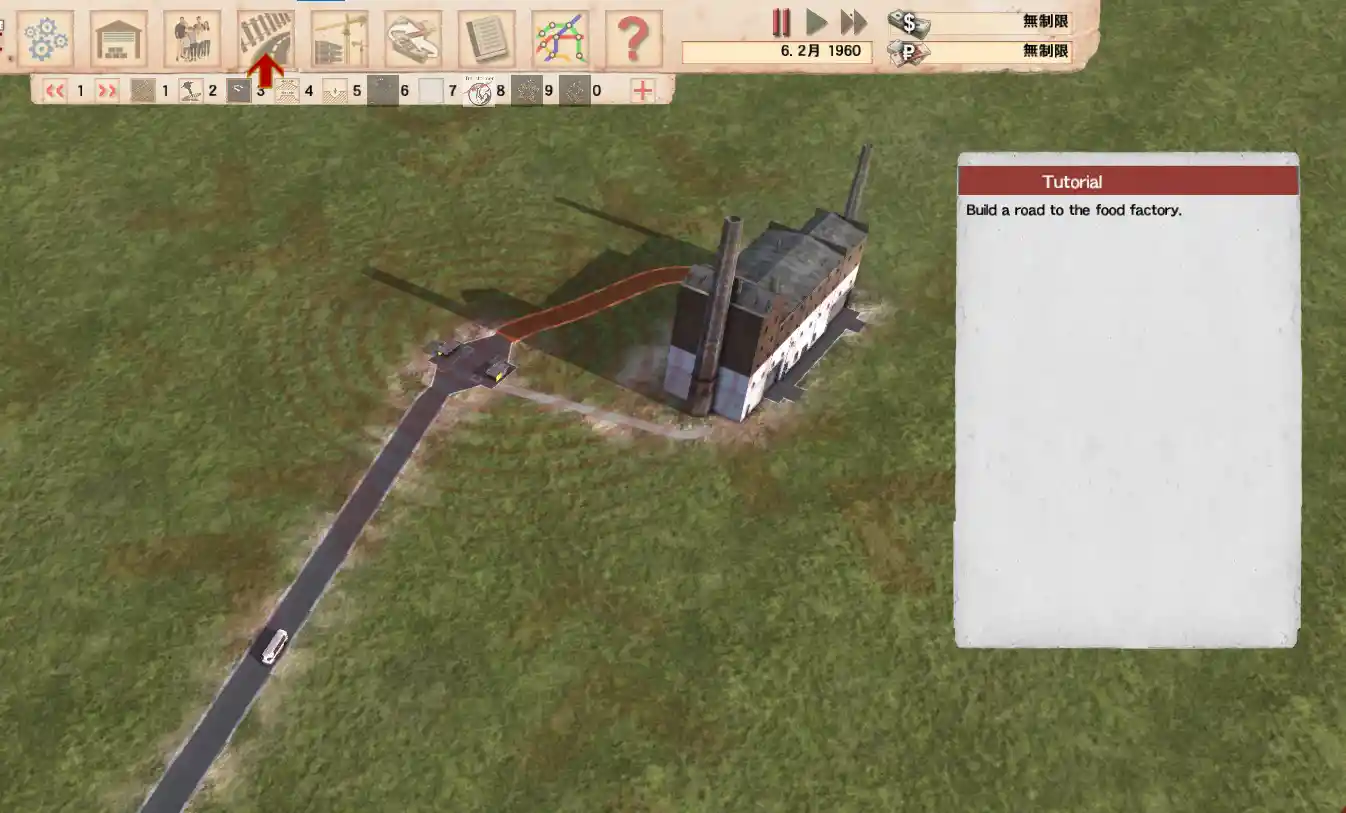
Task: Open the citizens group menu
Action: 192,39
